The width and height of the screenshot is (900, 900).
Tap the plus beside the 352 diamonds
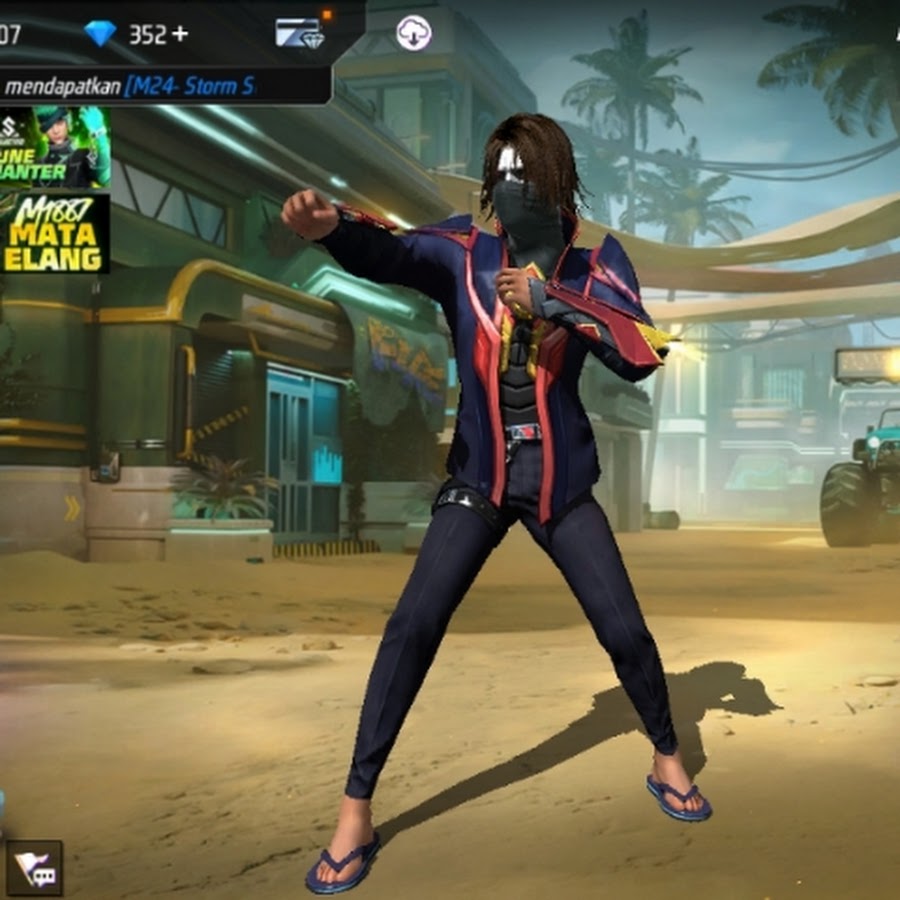pyautogui.click(x=180, y=34)
